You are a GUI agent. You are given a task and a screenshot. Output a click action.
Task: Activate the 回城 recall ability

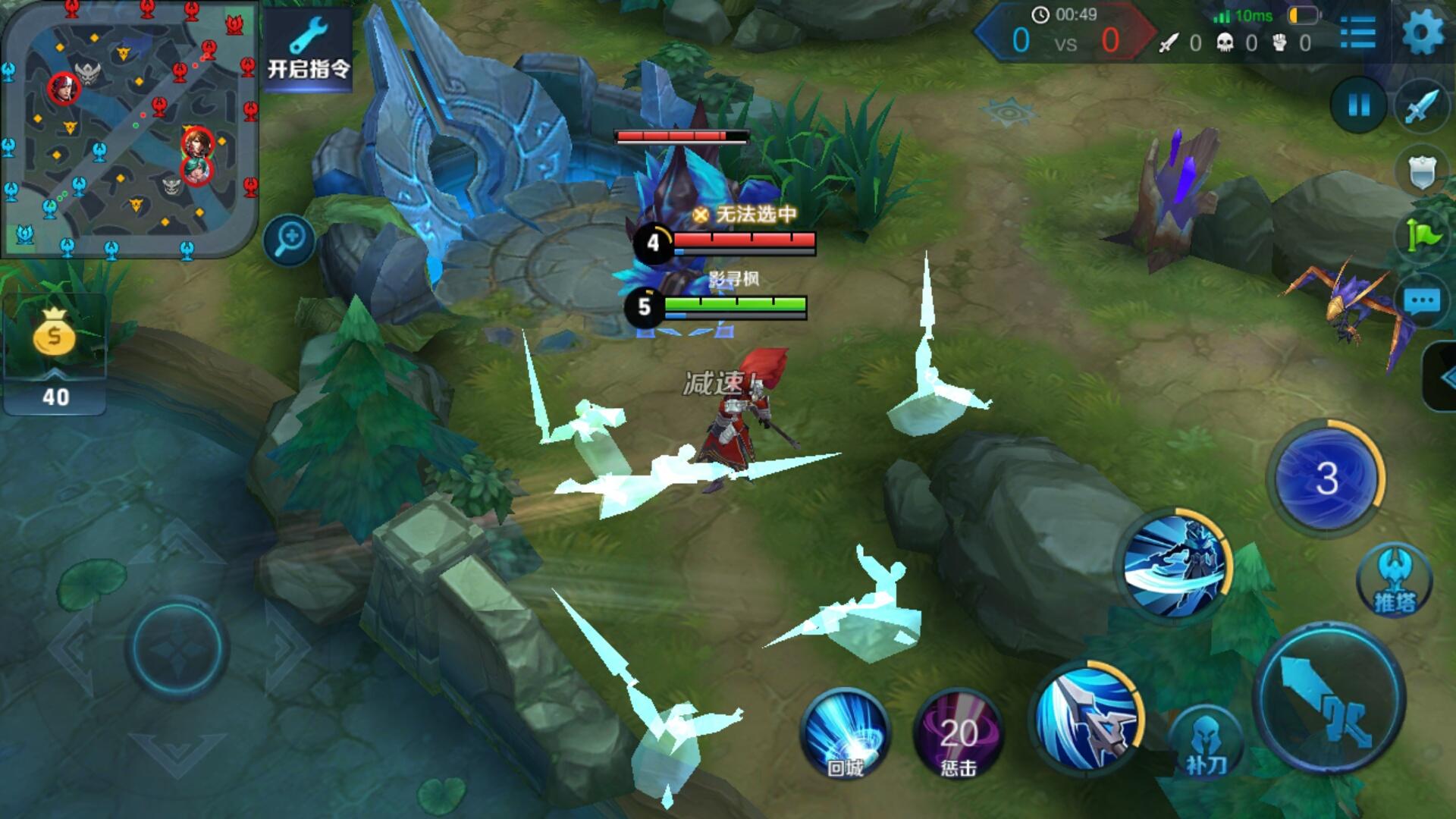tap(845, 733)
